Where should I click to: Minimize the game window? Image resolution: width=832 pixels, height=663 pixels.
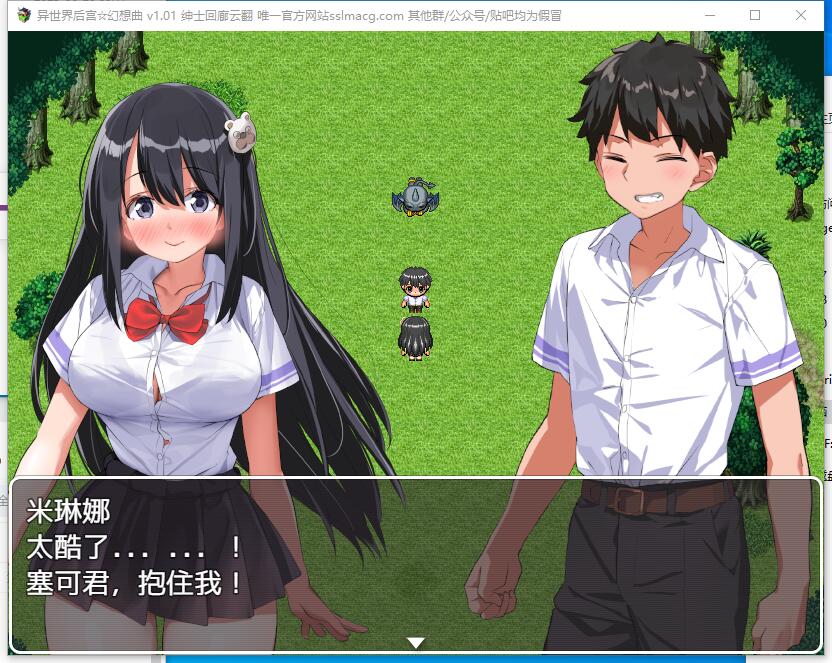click(710, 15)
